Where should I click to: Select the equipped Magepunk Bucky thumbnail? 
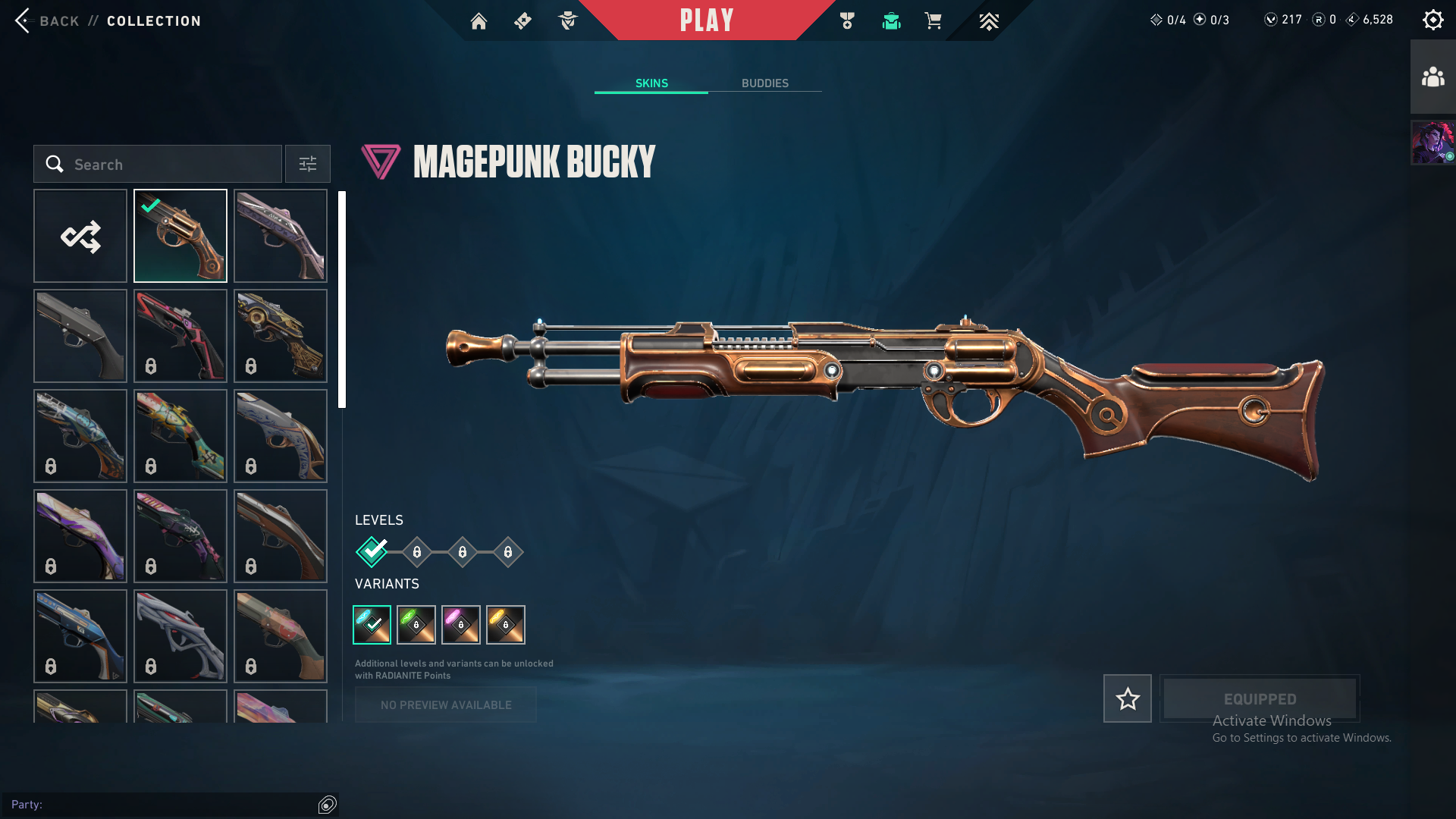180,236
